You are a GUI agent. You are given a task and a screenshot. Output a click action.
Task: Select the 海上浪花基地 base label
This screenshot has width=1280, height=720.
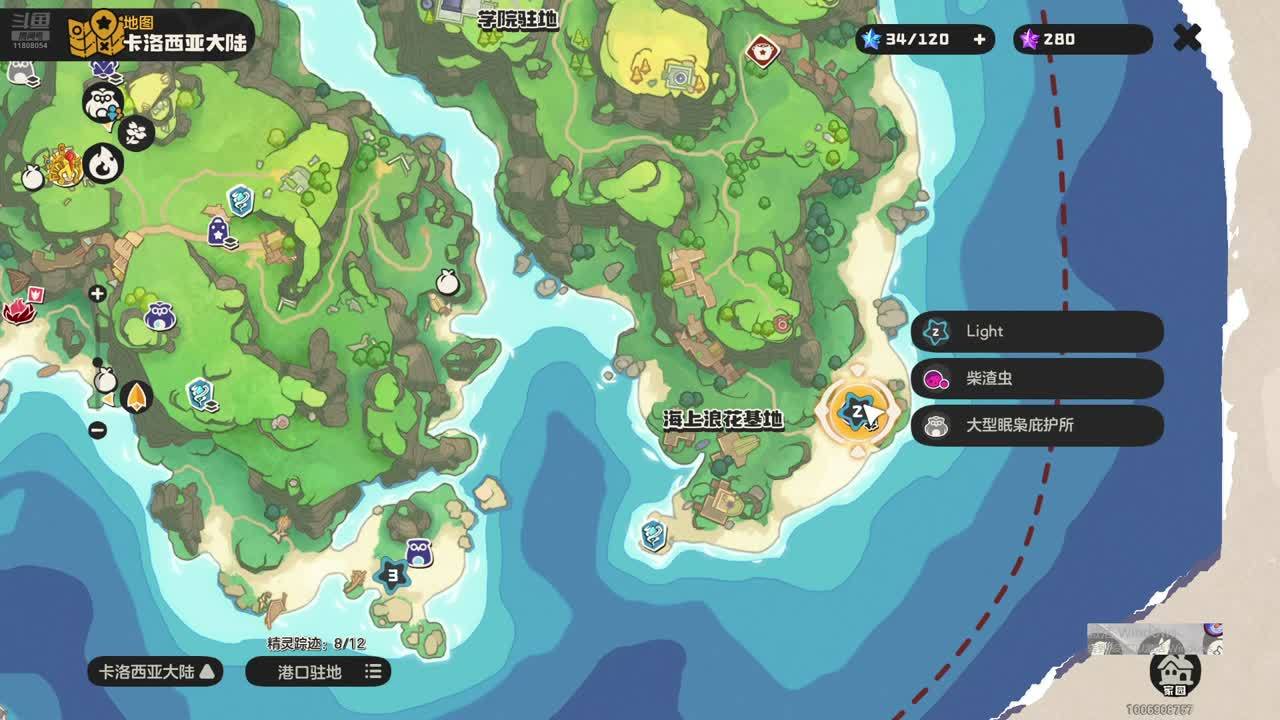pyautogui.click(x=722, y=420)
